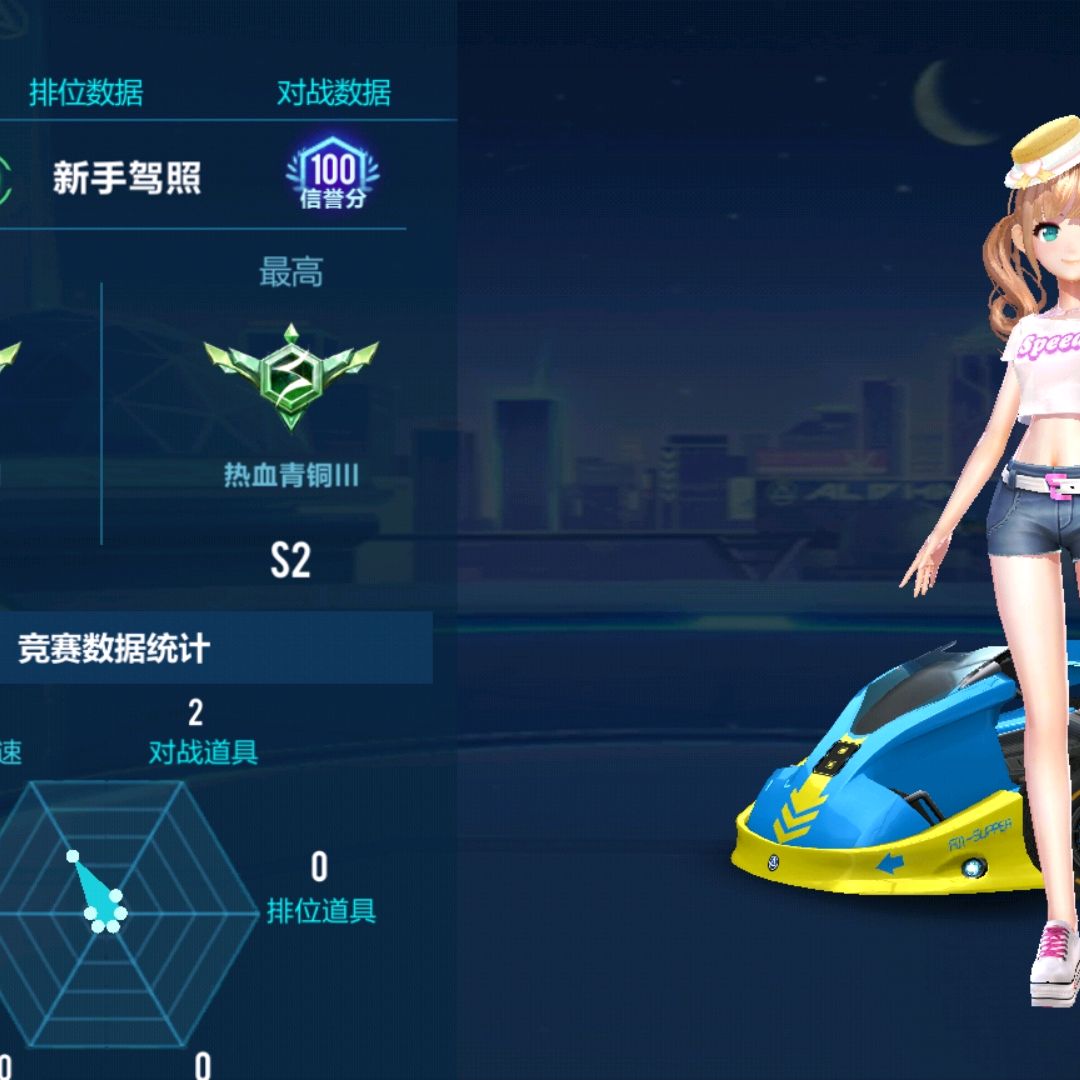
Task: Switch to the 排位数据 tab
Action: pyautogui.click(x=86, y=93)
